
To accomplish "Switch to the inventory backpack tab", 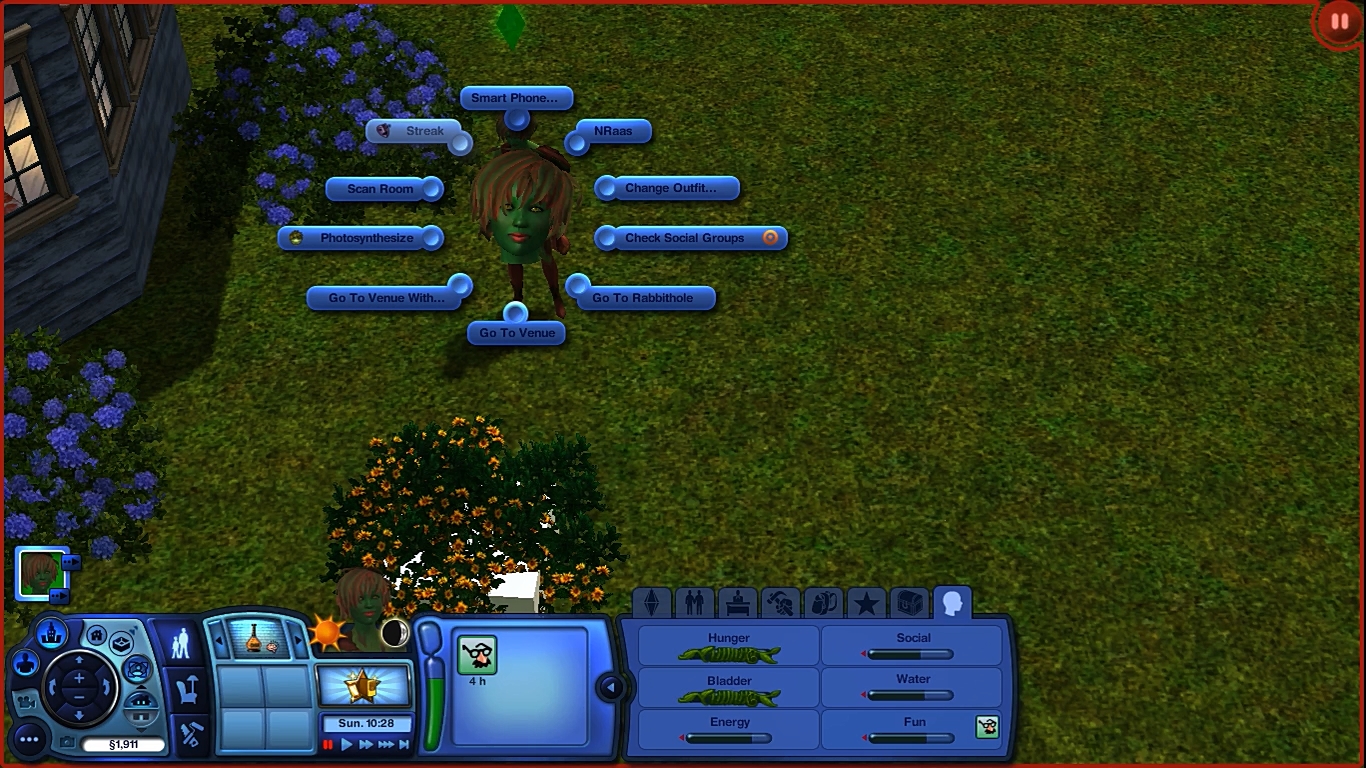I will (x=821, y=603).
